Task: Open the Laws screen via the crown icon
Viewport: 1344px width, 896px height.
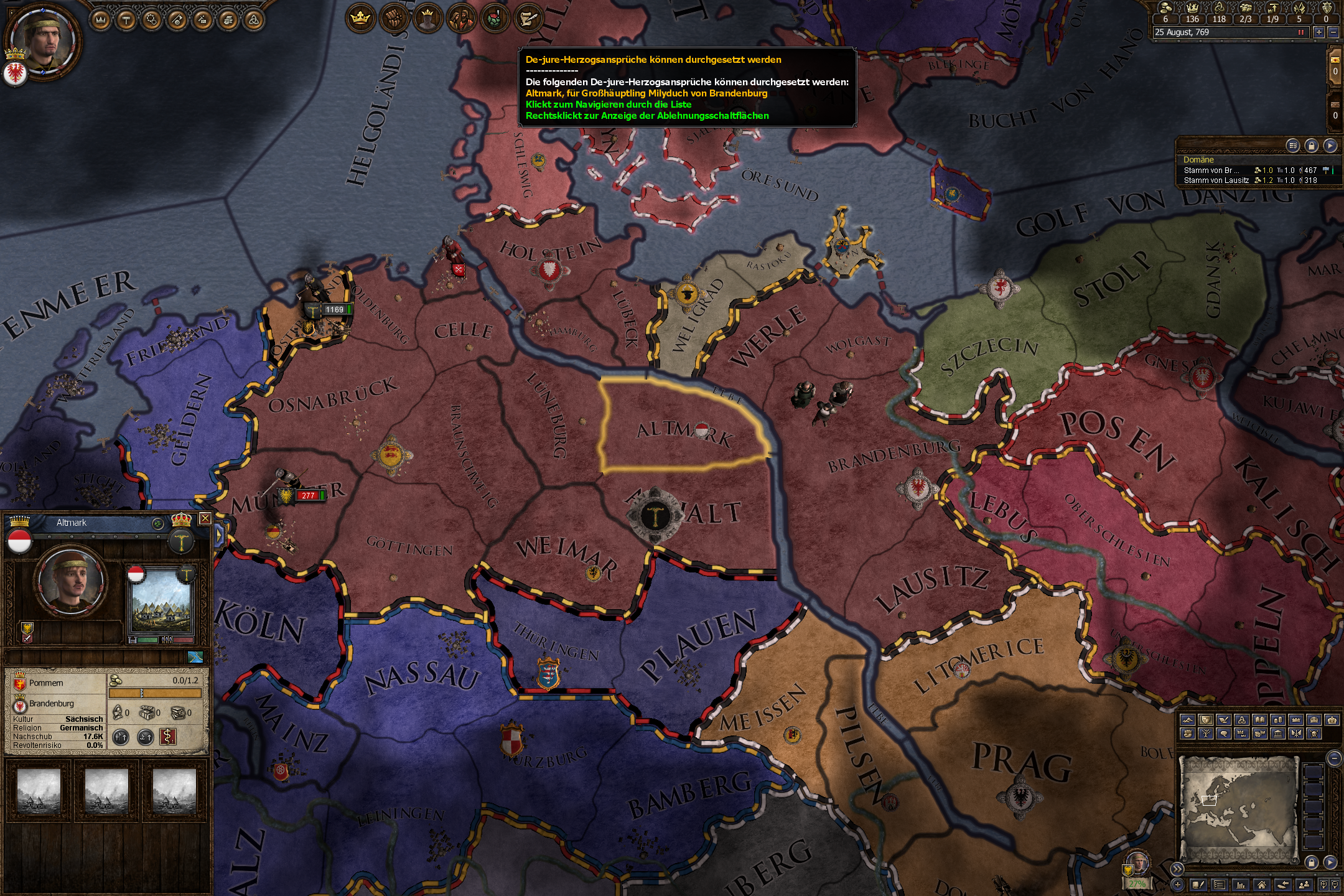Action: tap(101, 20)
